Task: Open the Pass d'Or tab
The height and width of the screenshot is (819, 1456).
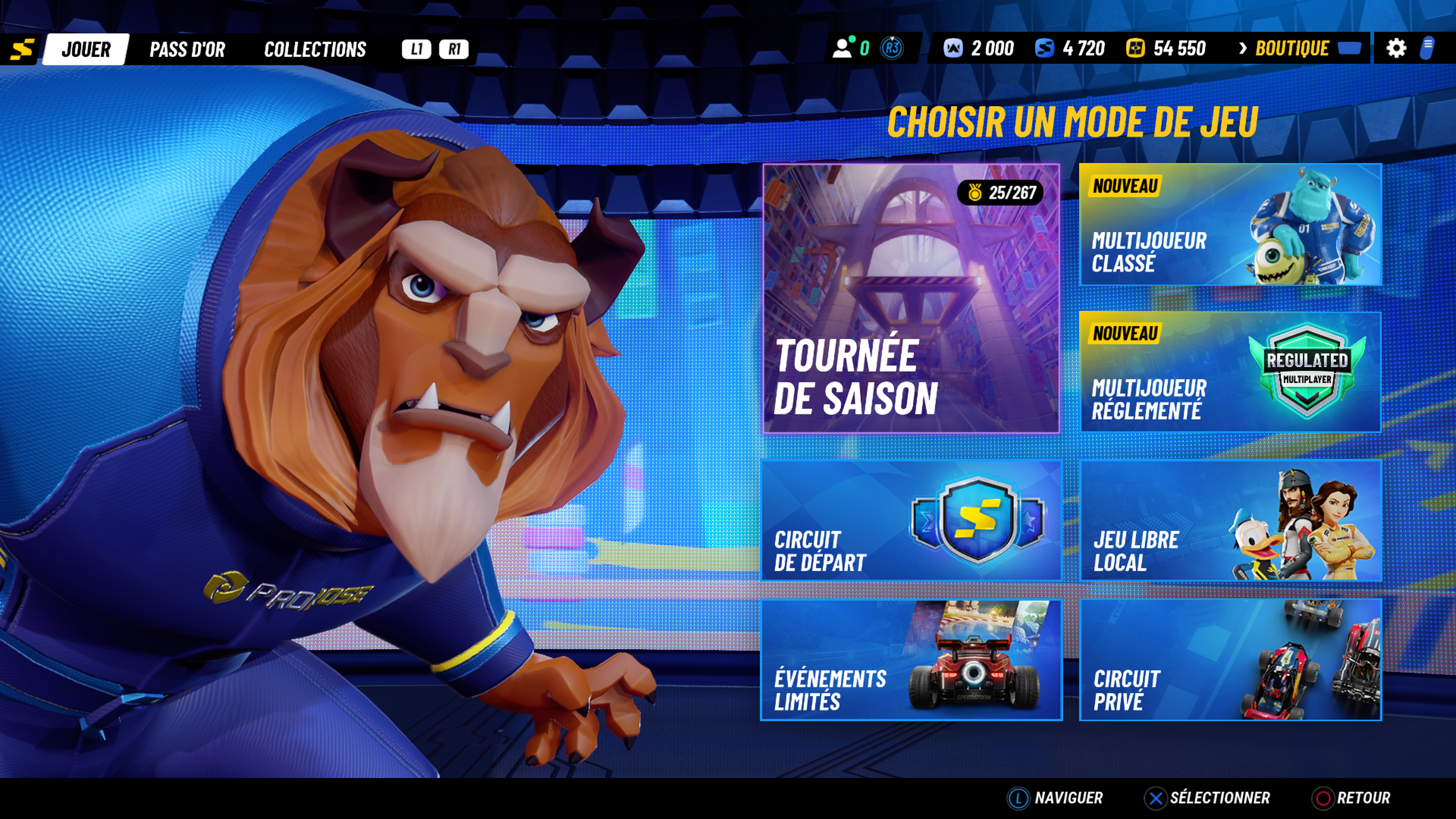Action: (x=187, y=49)
